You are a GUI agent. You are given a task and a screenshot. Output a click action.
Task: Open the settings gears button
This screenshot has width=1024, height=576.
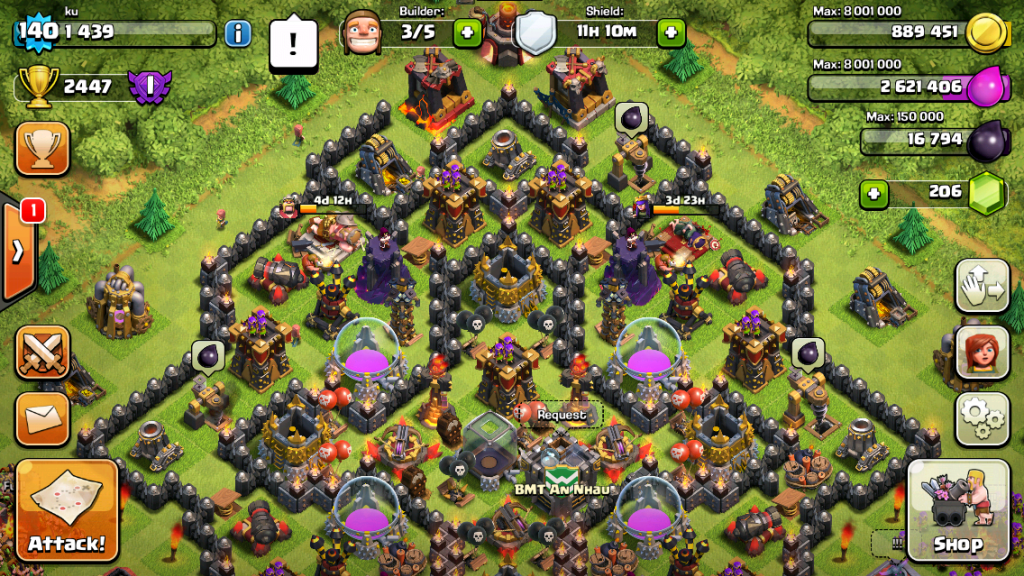pos(982,418)
